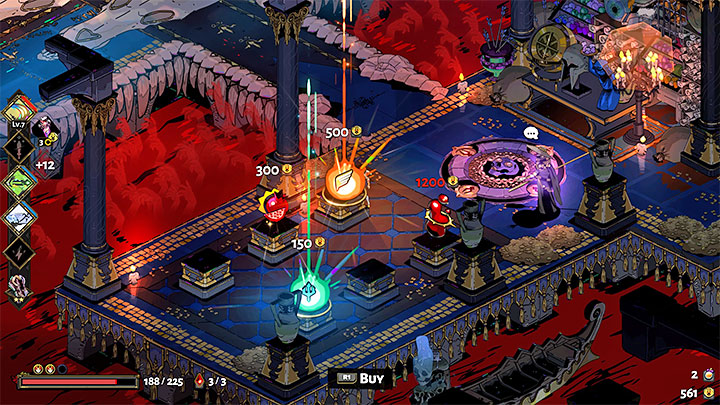Inspect the dark sword boon slot
720x405 pixels.
pyautogui.click(x=21, y=146)
